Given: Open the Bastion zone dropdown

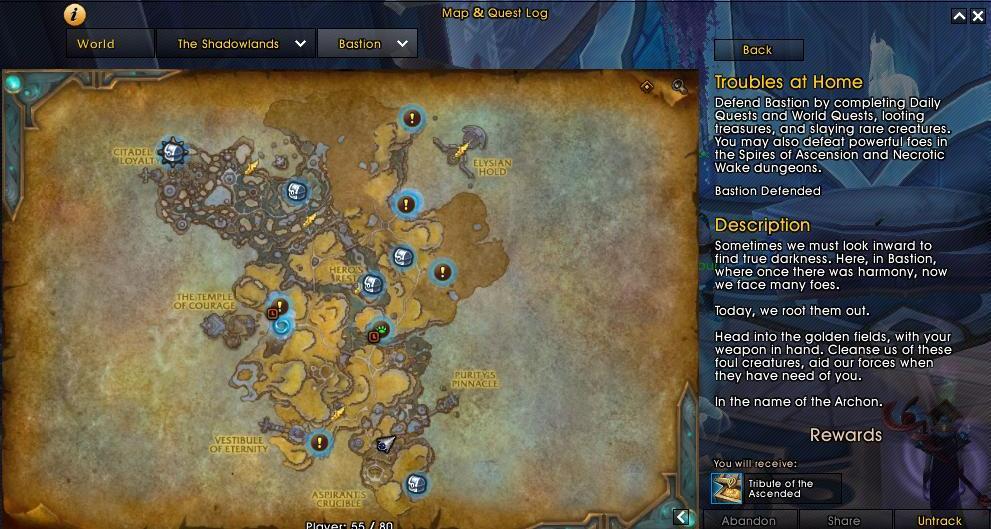Looking at the screenshot, I should pyautogui.click(x=367, y=44).
